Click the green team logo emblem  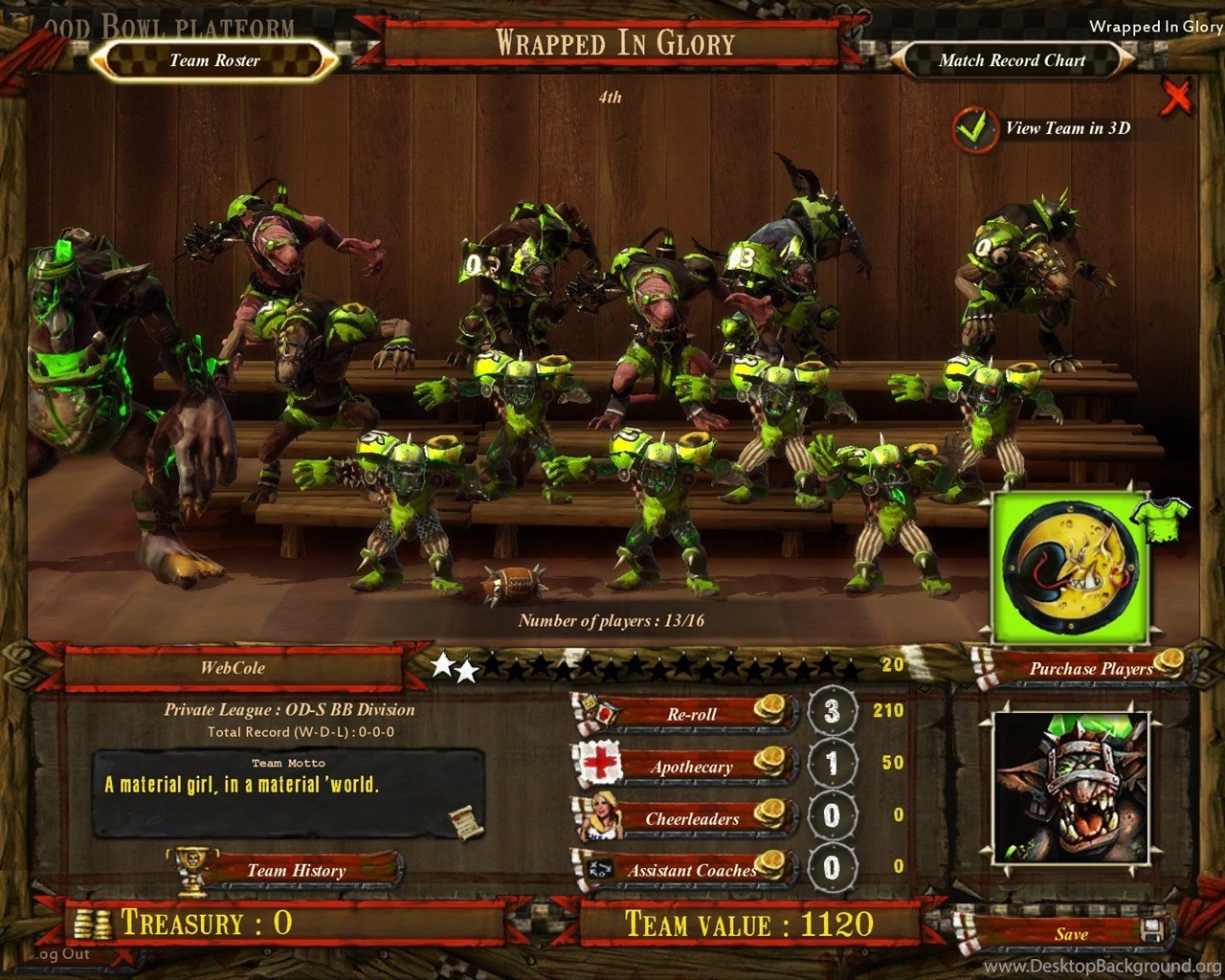pyautogui.click(x=1069, y=568)
